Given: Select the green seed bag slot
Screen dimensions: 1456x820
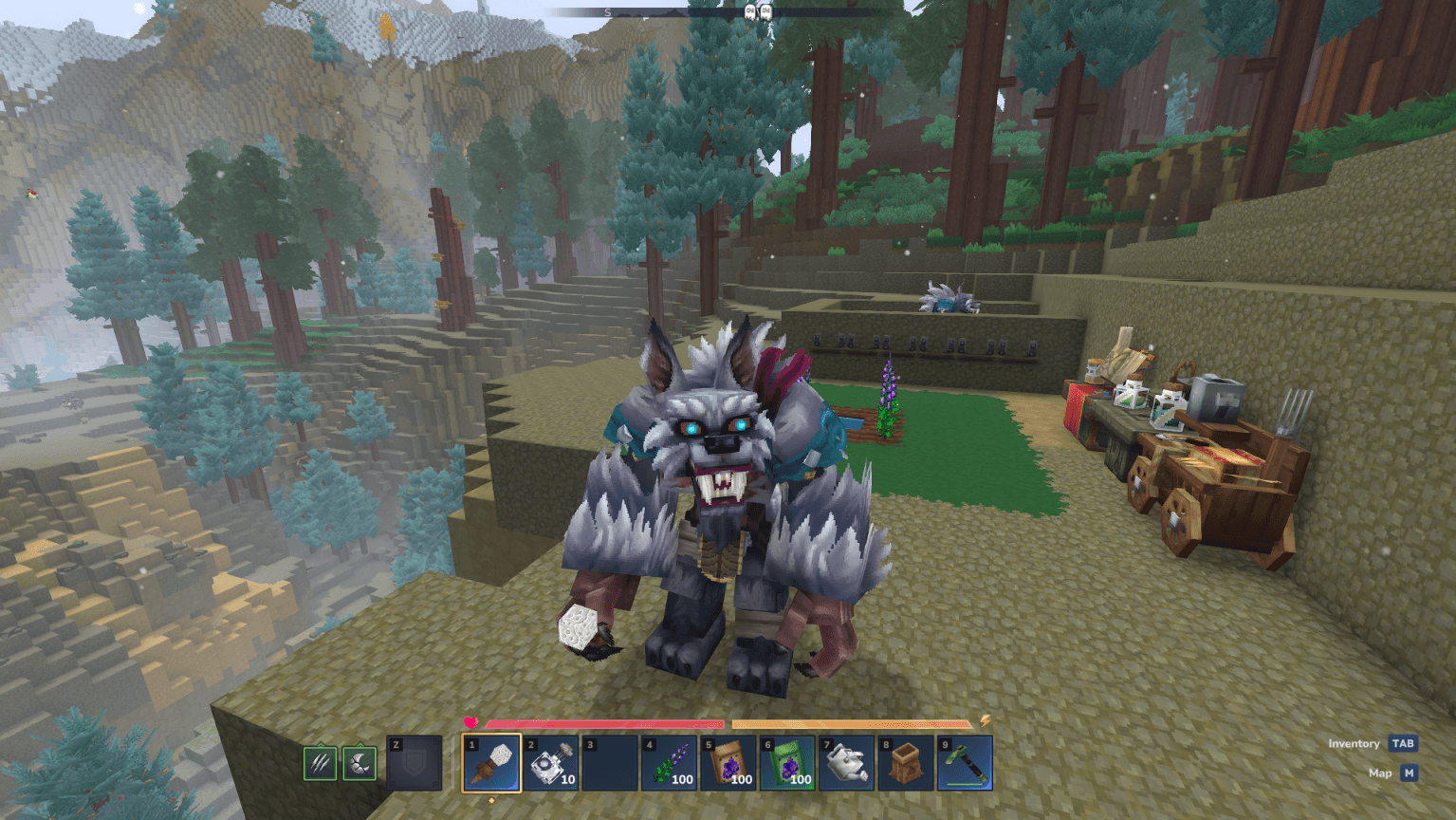Looking at the screenshot, I should [787, 763].
